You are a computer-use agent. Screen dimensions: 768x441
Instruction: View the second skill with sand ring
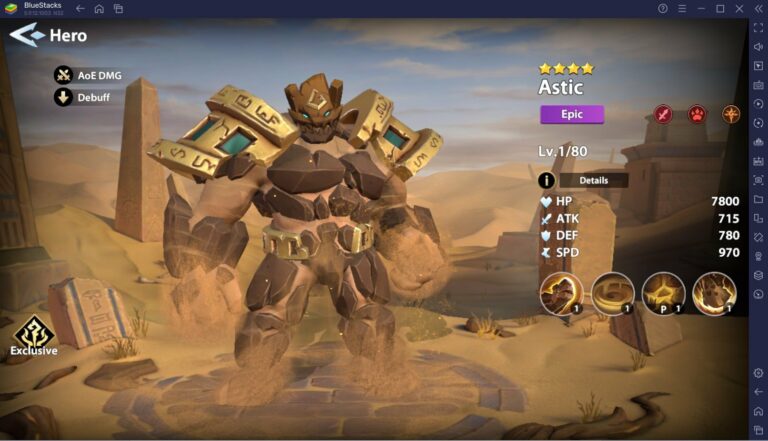pyautogui.click(x=612, y=293)
